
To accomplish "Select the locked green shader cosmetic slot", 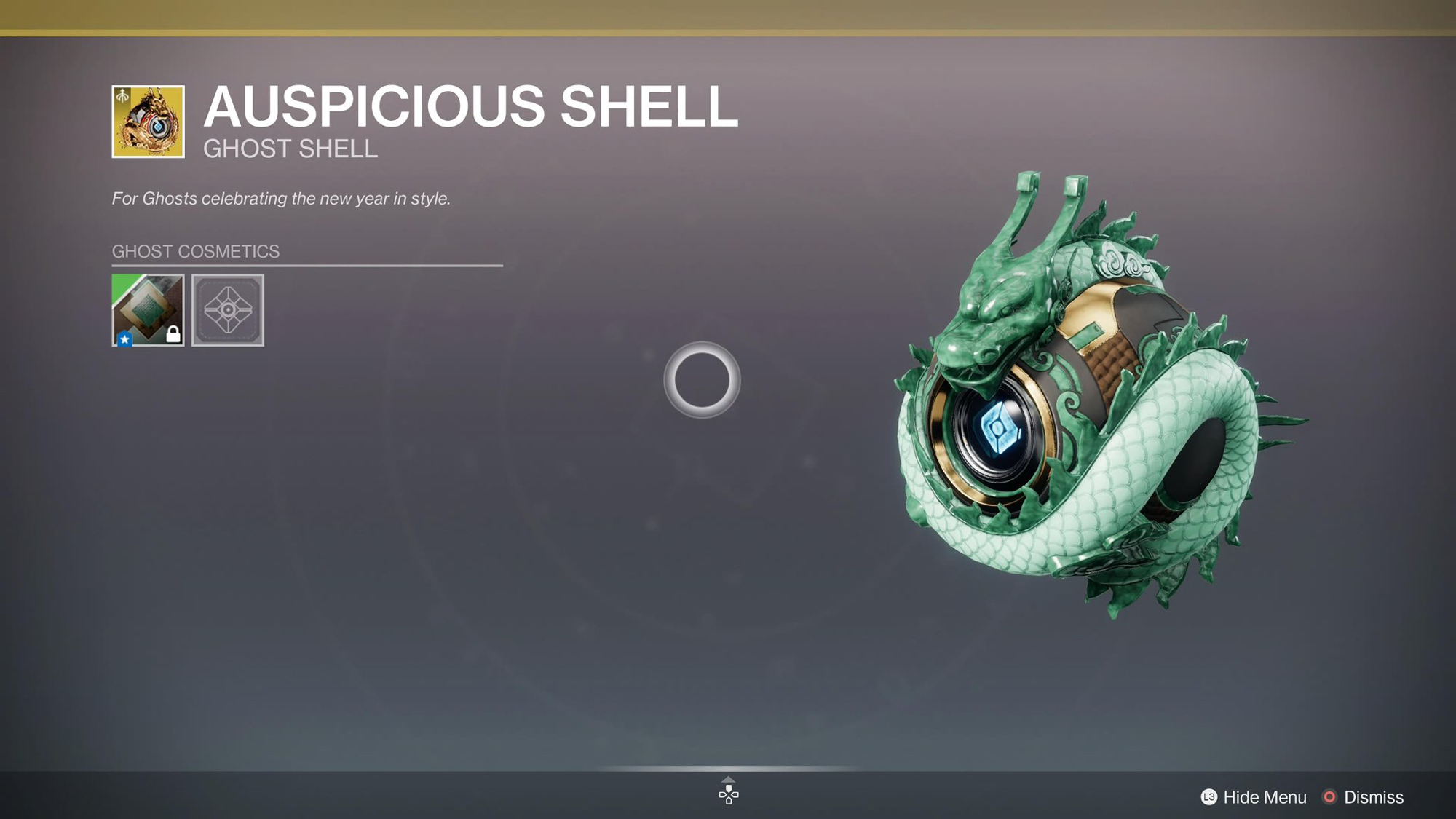I will click(x=148, y=310).
